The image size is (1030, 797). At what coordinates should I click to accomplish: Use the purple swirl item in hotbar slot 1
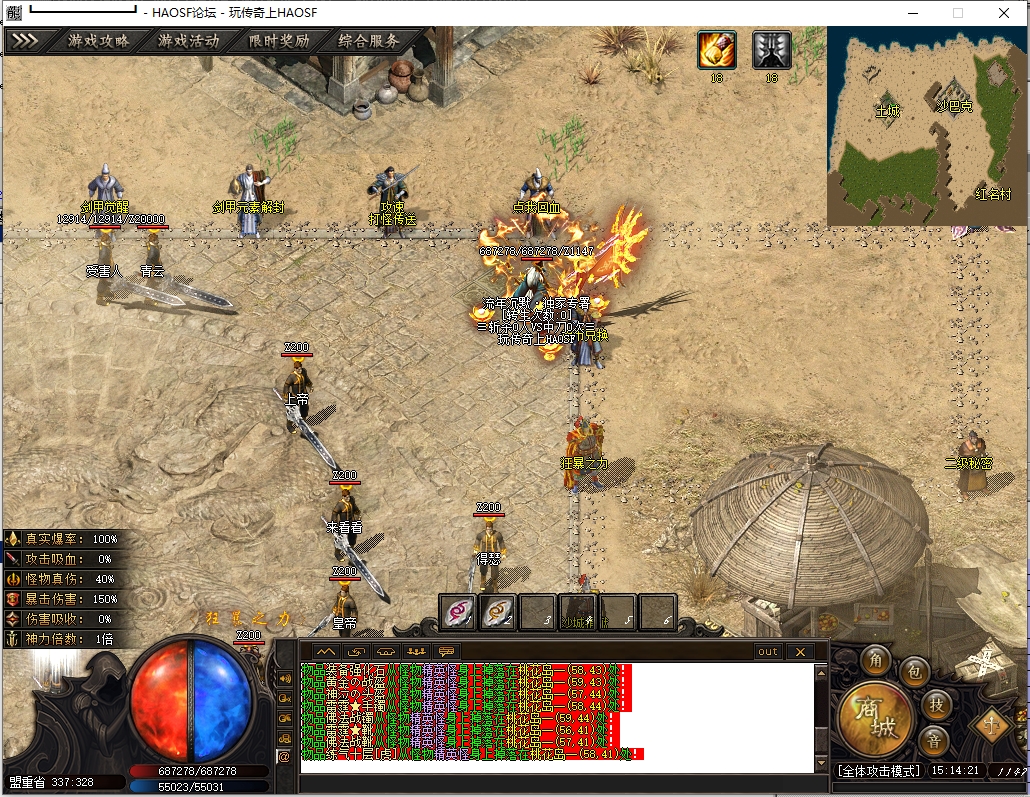coord(458,612)
